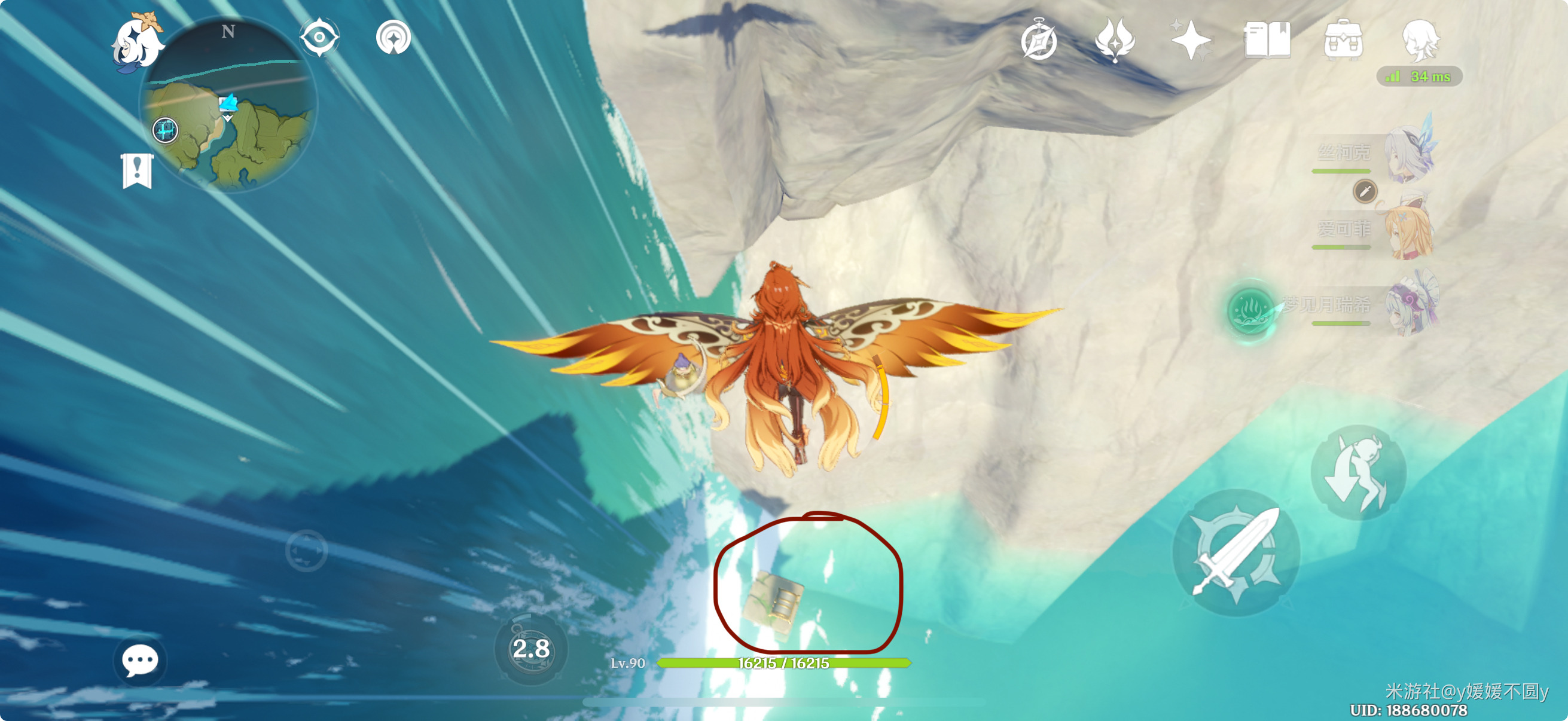Image resolution: width=1568 pixels, height=721 pixels.
Task: Click the circular minimap
Action: coord(228,105)
